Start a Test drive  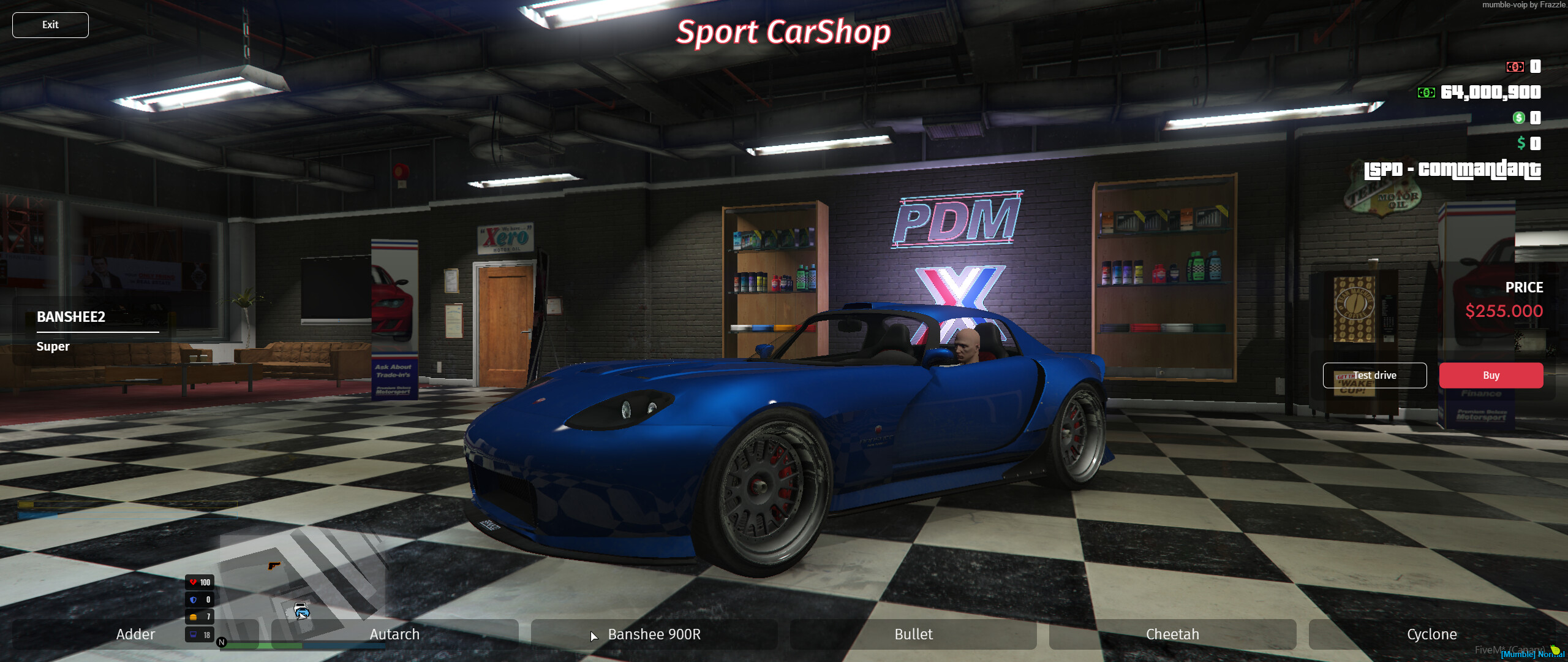coord(1375,375)
